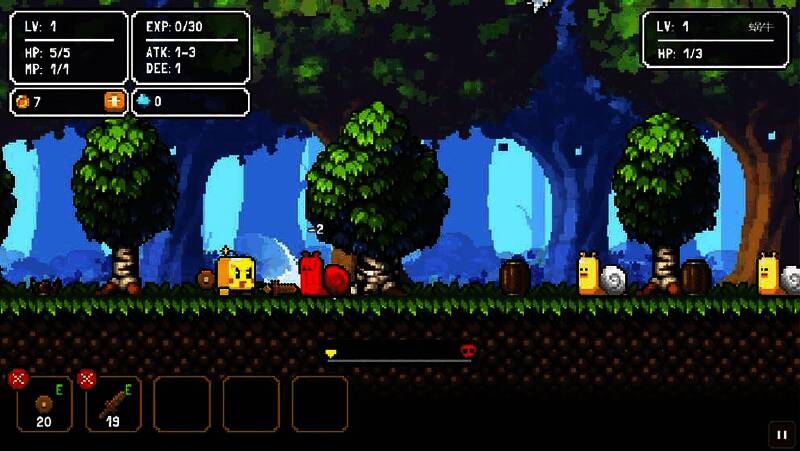Remove the wooden sword with its red X
This screenshot has width=800, height=451.
tap(86, 378)
